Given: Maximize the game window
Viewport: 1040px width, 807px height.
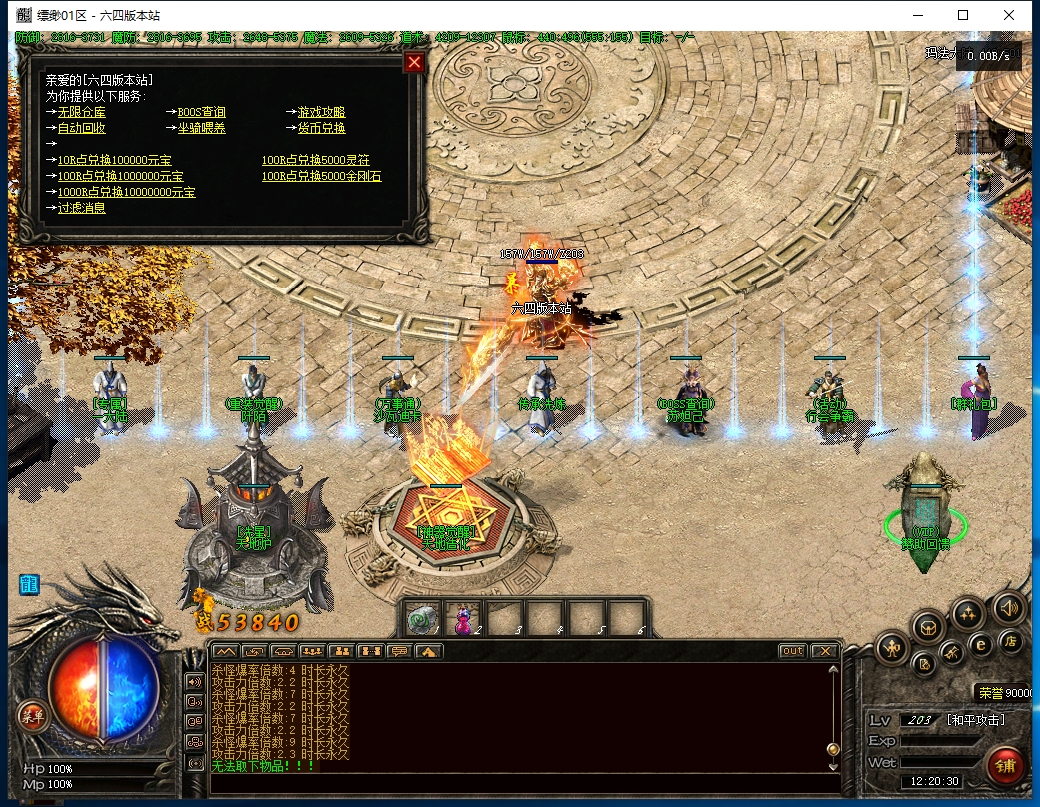Looking at the screenshot, I should (x=963, y=15).
